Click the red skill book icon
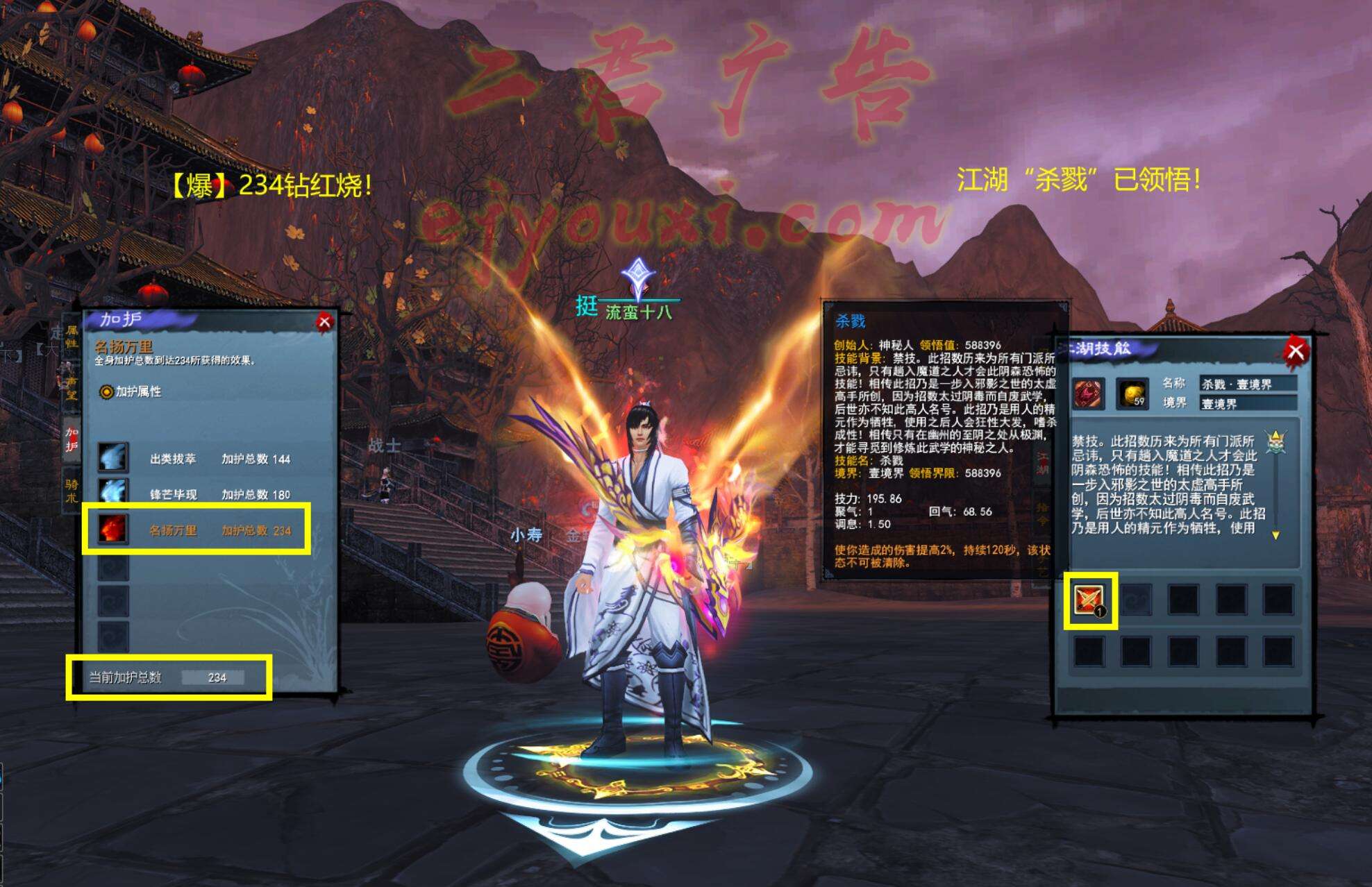1372x887 pixels. click(x=1088, y=394)
